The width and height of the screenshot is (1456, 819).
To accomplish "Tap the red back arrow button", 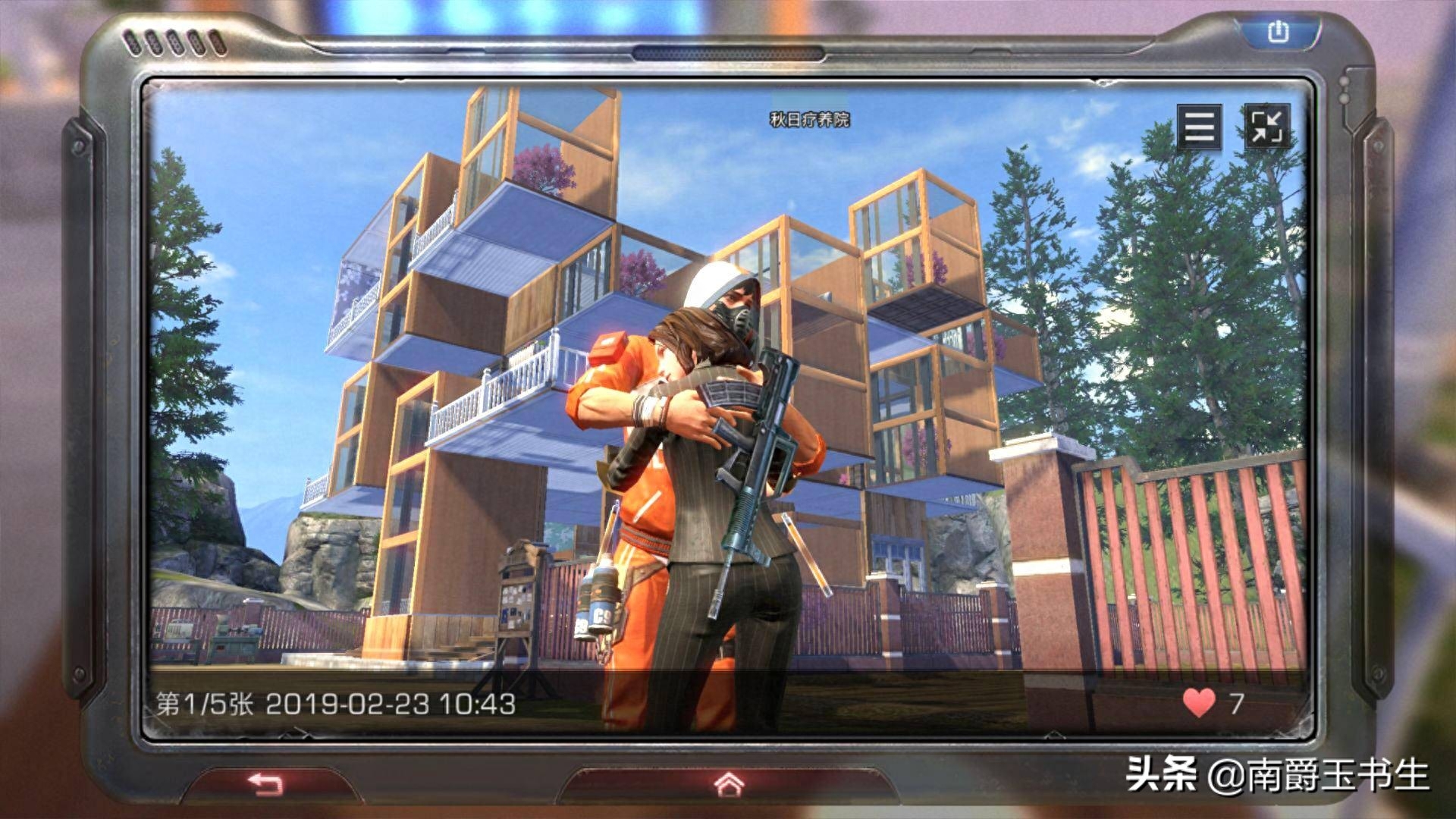I will coord(266,783).
